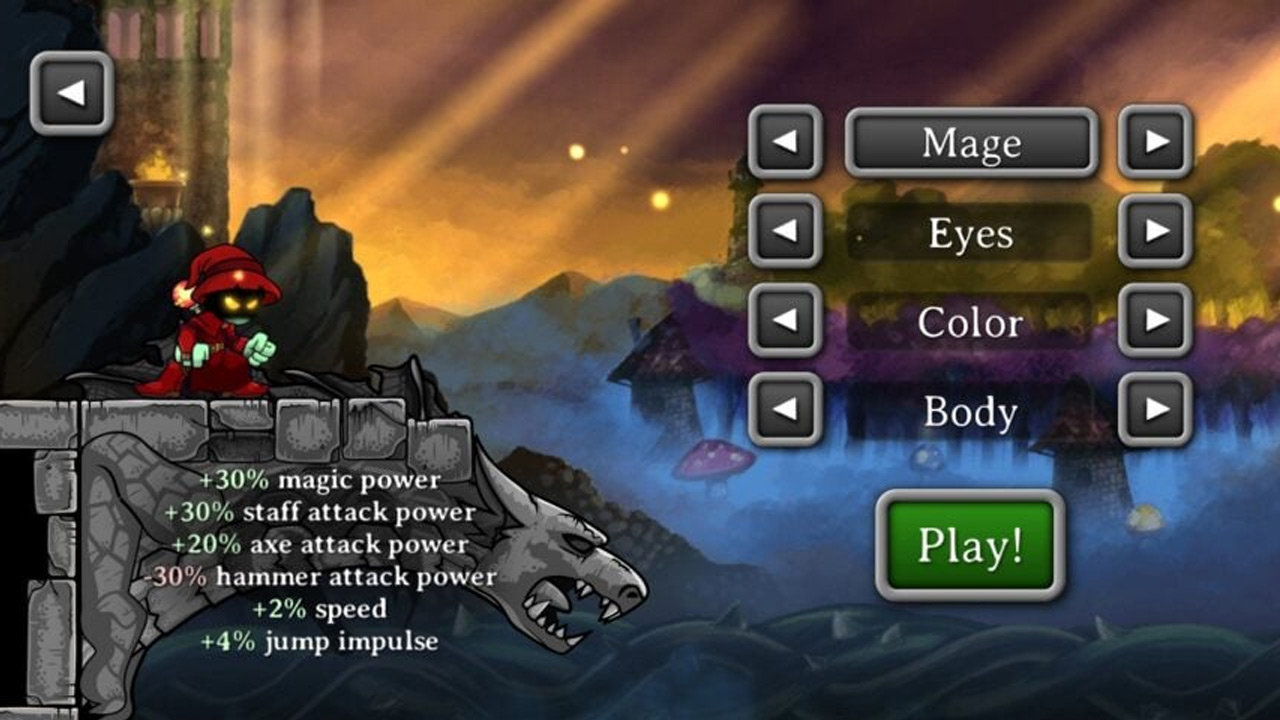Image resolution: width=1280 pixels, height=720 pixels.
Task: Click the Eyes customization selector
Action: tap(971, 233)
